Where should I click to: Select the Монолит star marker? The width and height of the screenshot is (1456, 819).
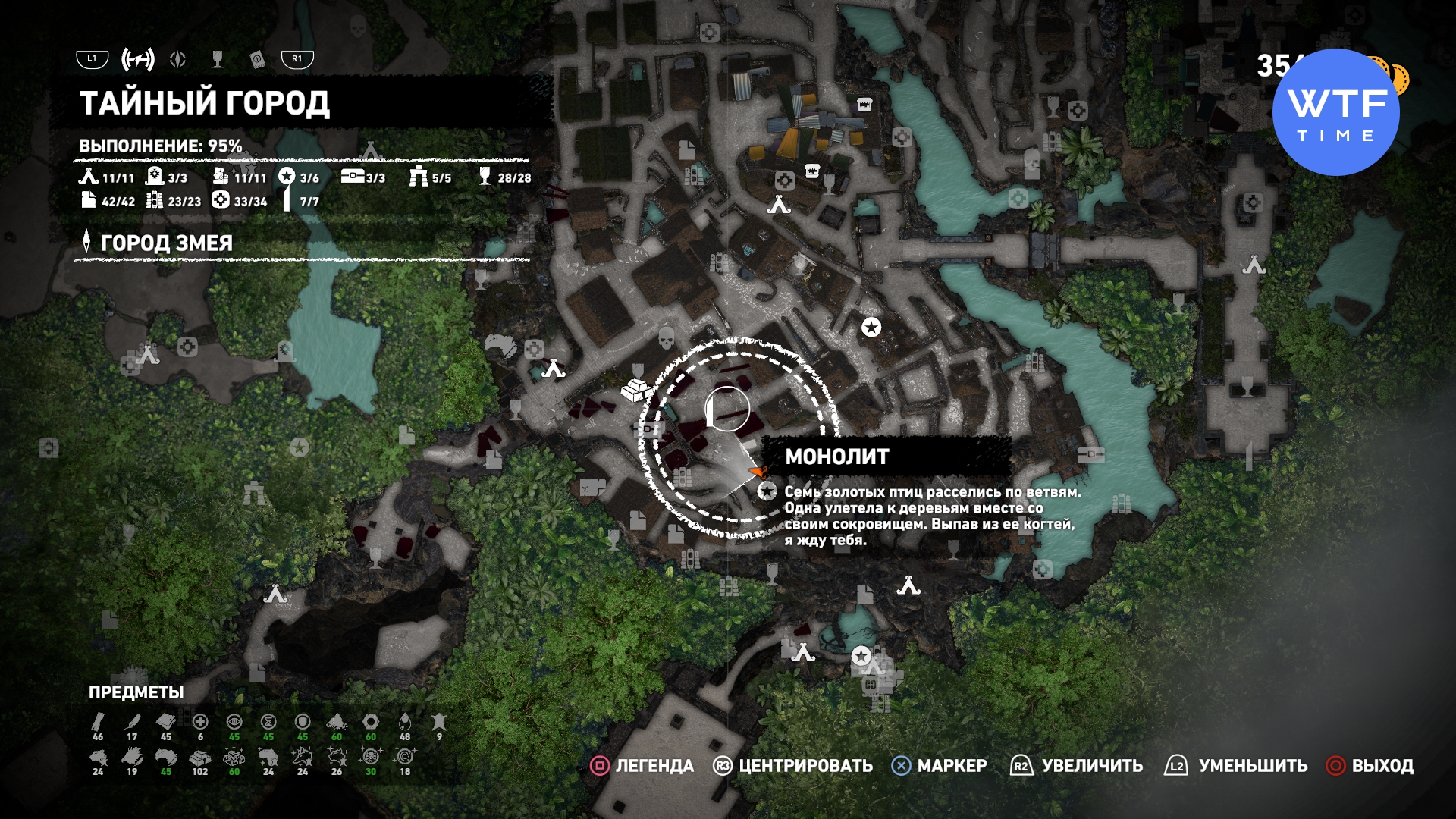point(767,491)
